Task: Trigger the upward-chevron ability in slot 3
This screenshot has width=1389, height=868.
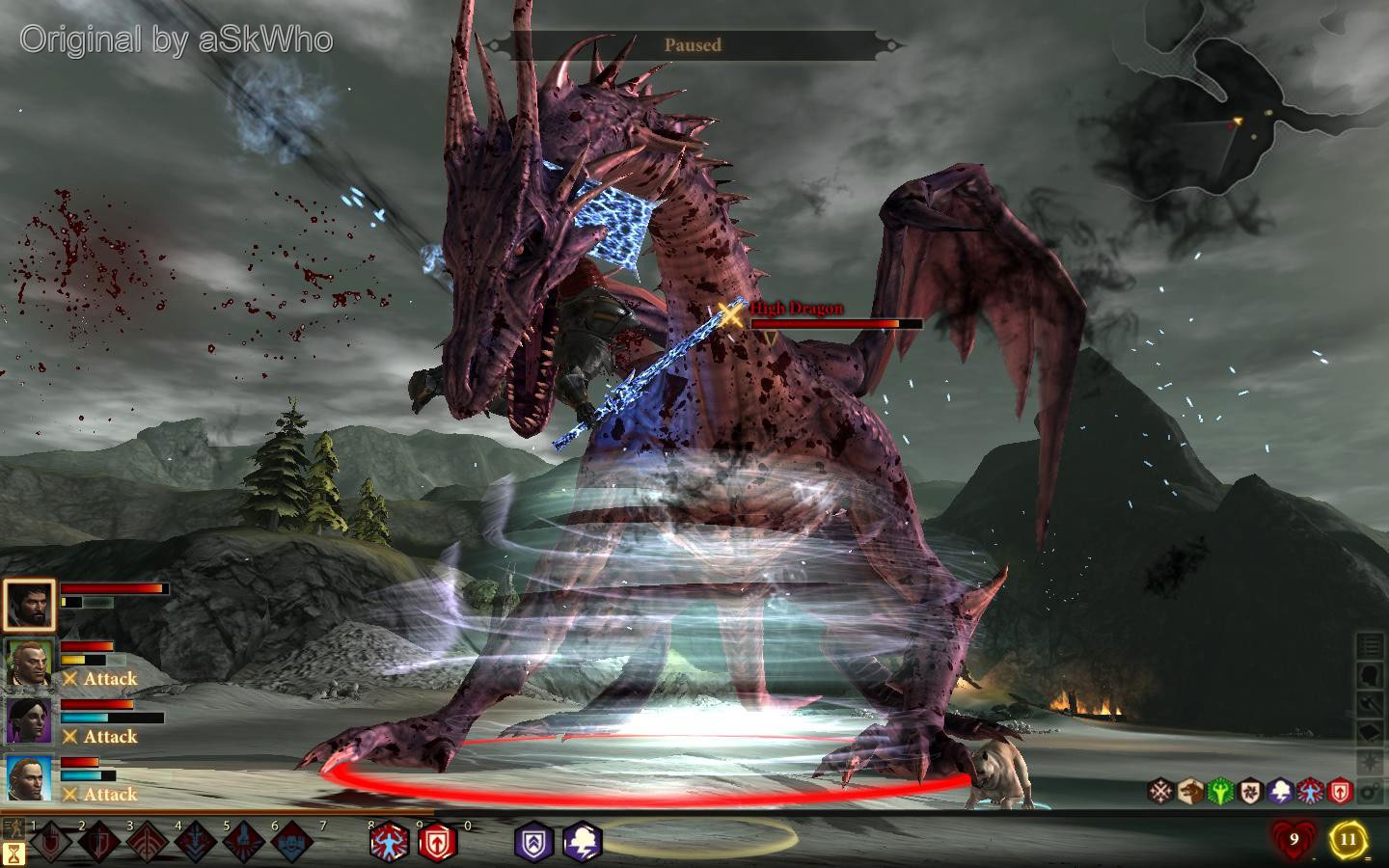Action: 149,843
